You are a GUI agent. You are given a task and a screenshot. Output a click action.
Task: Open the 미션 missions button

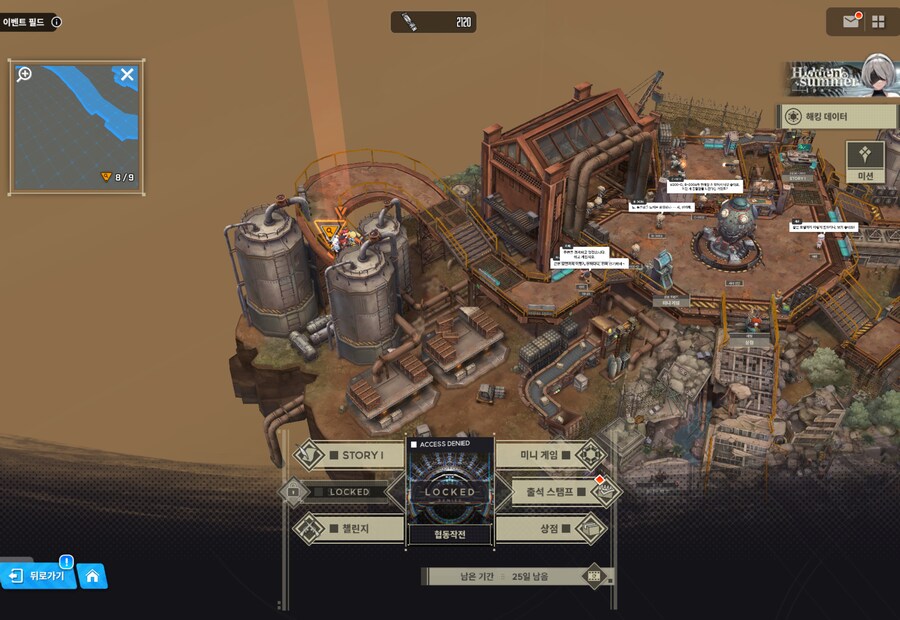click(866, 161)
